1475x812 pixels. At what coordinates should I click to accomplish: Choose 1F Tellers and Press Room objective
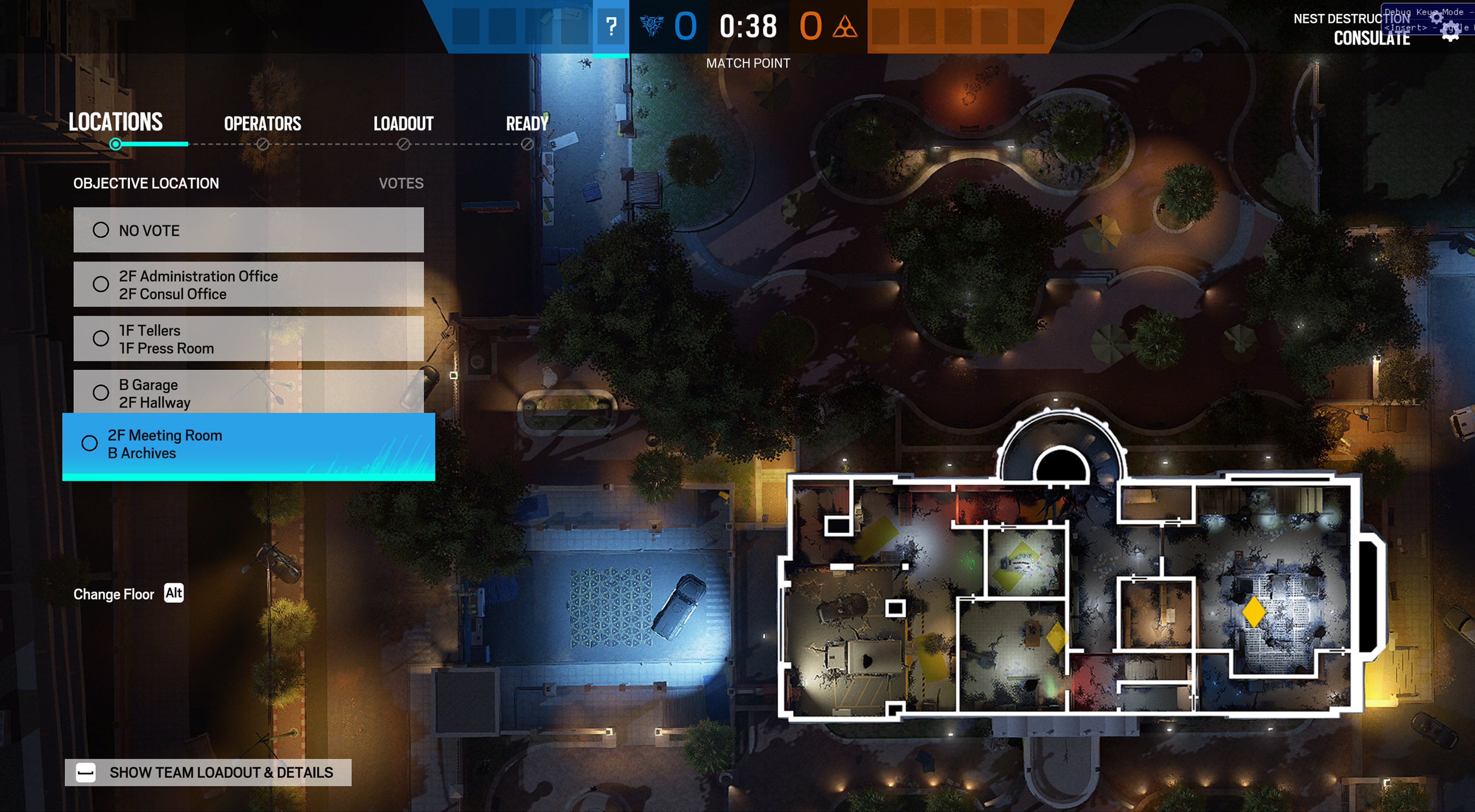[x=248, y=339]
